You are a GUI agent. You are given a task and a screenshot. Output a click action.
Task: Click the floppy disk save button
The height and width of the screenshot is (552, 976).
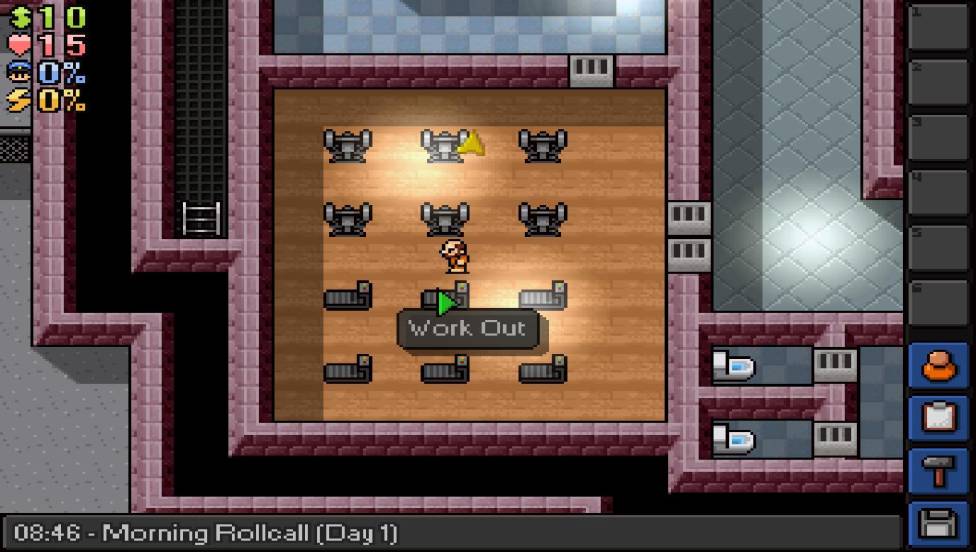click(x=939, y=523)
